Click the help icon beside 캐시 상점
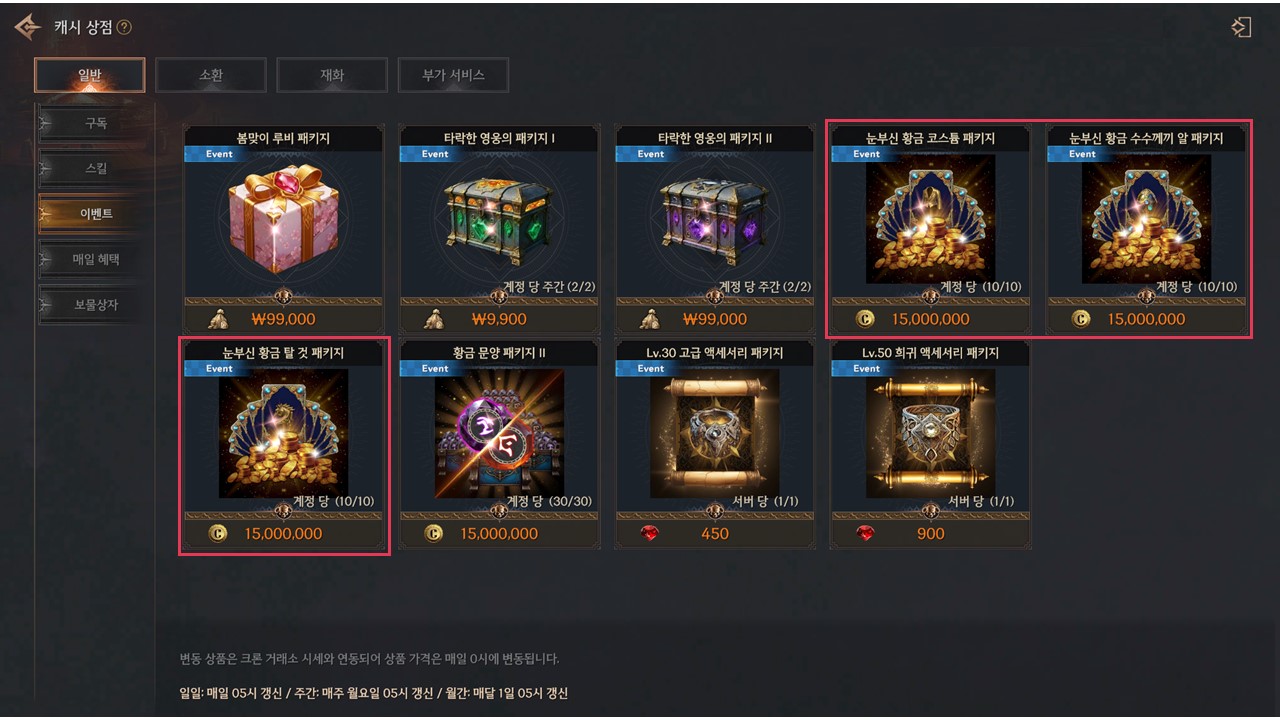The image size is (1280, 720). click(124, 28)
